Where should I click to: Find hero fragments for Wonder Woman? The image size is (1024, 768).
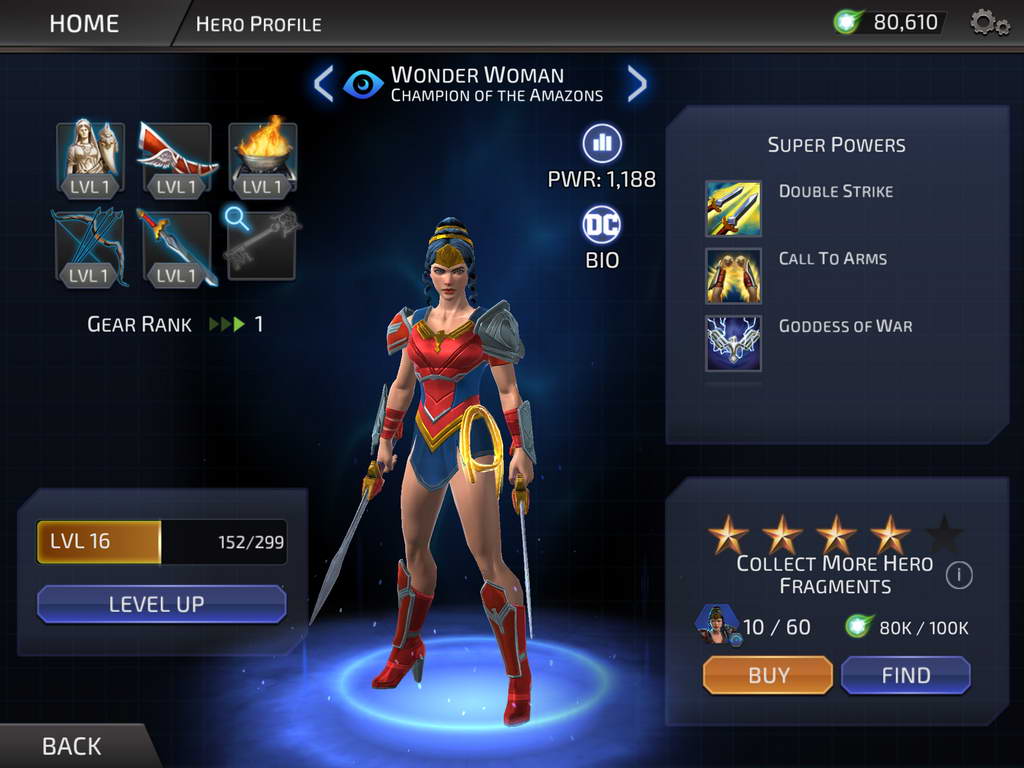coord(905,675)
